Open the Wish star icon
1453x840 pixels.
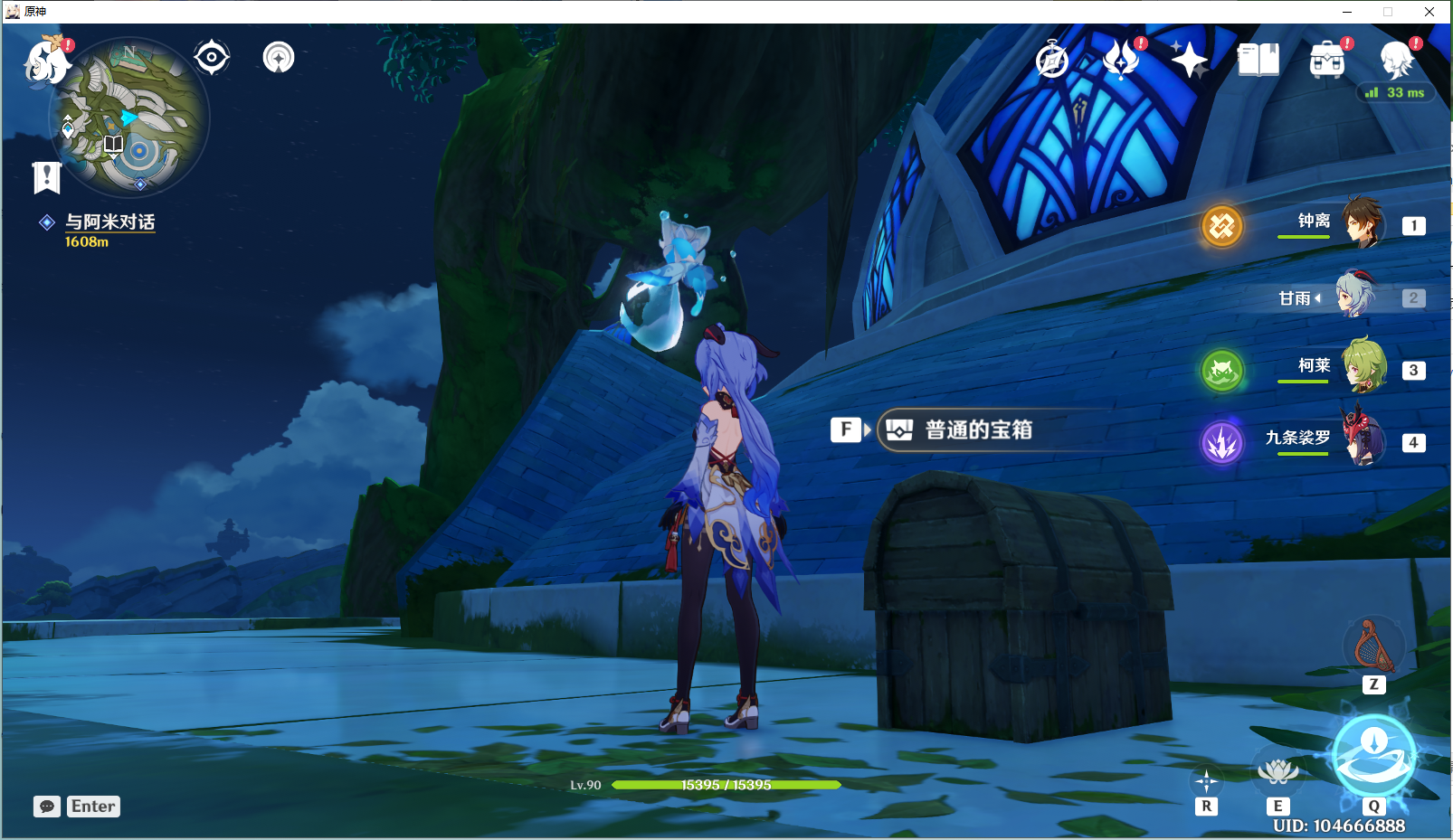pyautogui.click(x=1191, y=60)
